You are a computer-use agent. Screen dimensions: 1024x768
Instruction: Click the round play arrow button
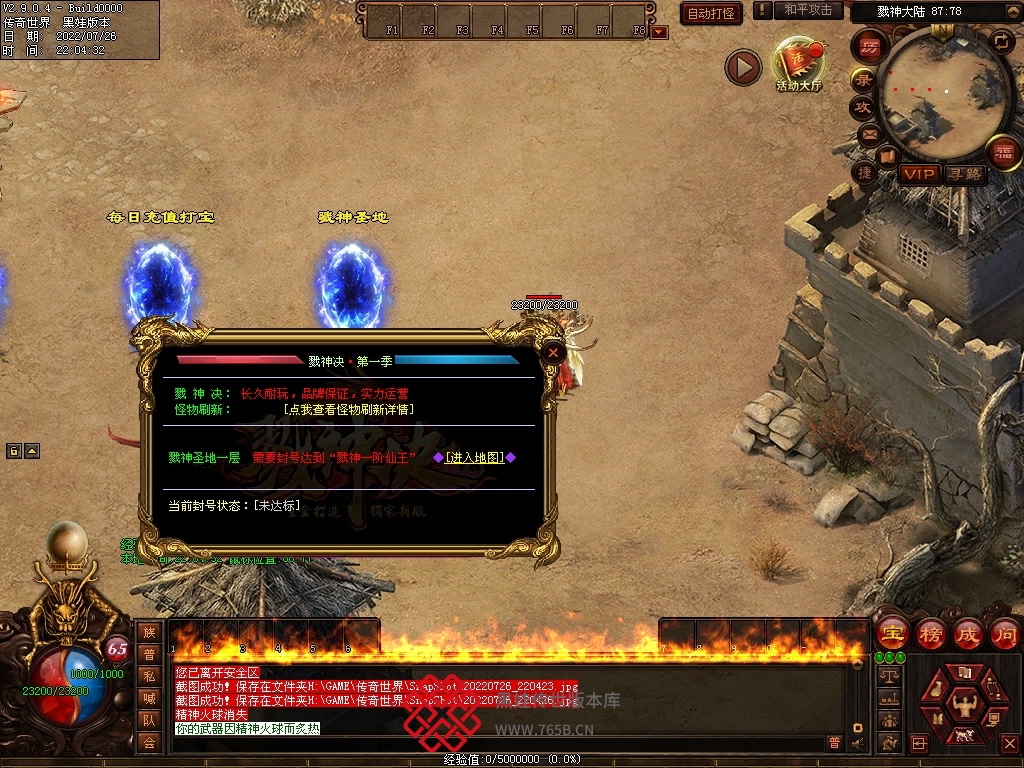tap(743, 67)
